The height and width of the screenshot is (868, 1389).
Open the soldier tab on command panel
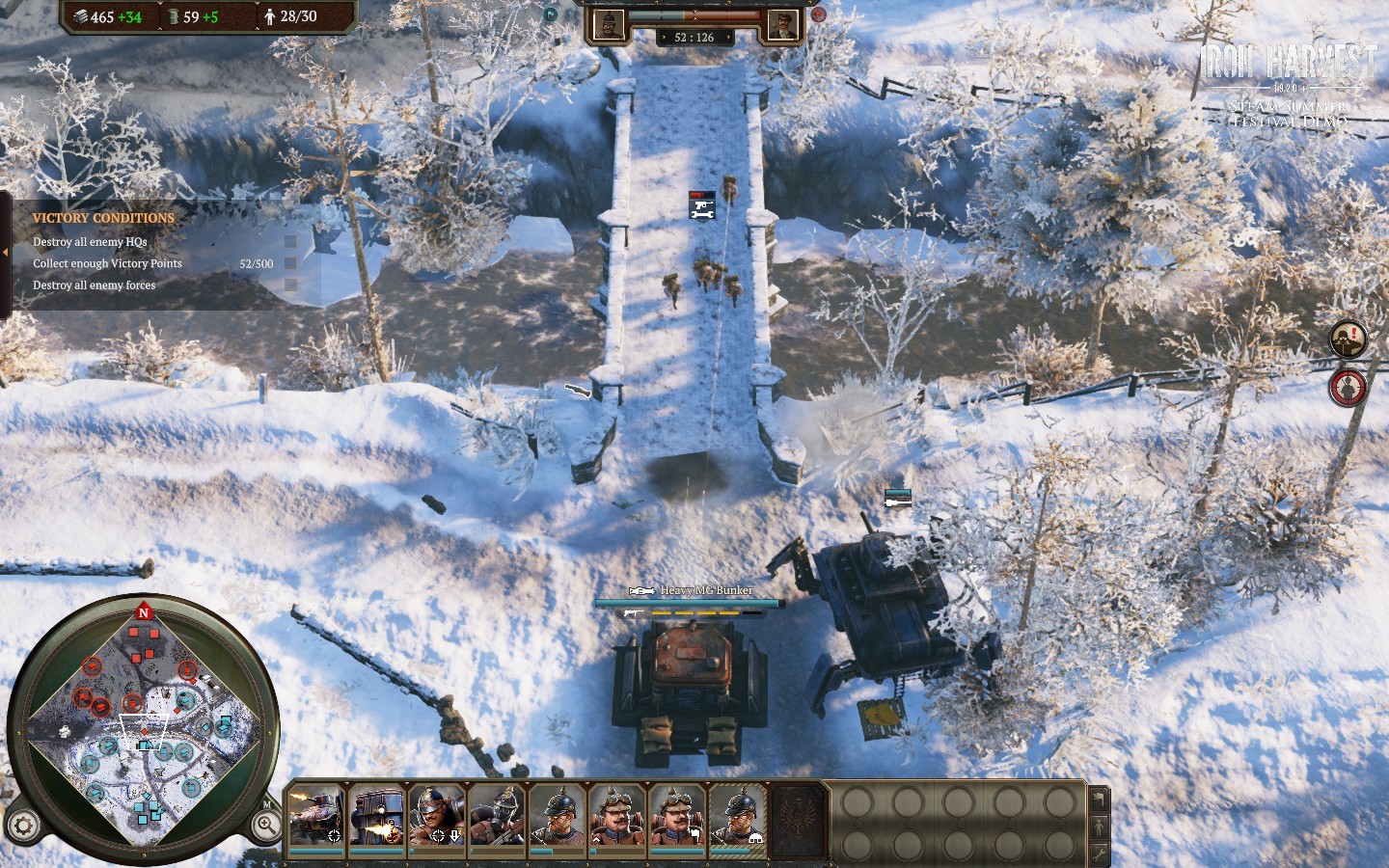1099,827
